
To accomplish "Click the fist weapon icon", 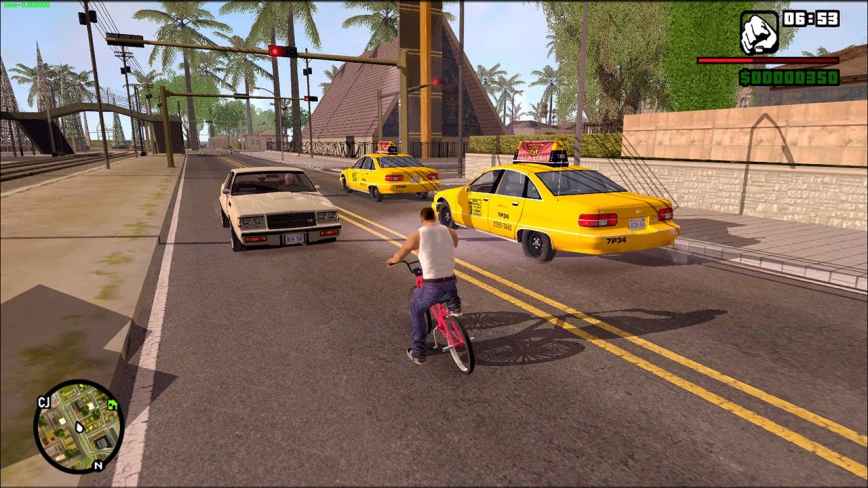I will pos(759,32).
